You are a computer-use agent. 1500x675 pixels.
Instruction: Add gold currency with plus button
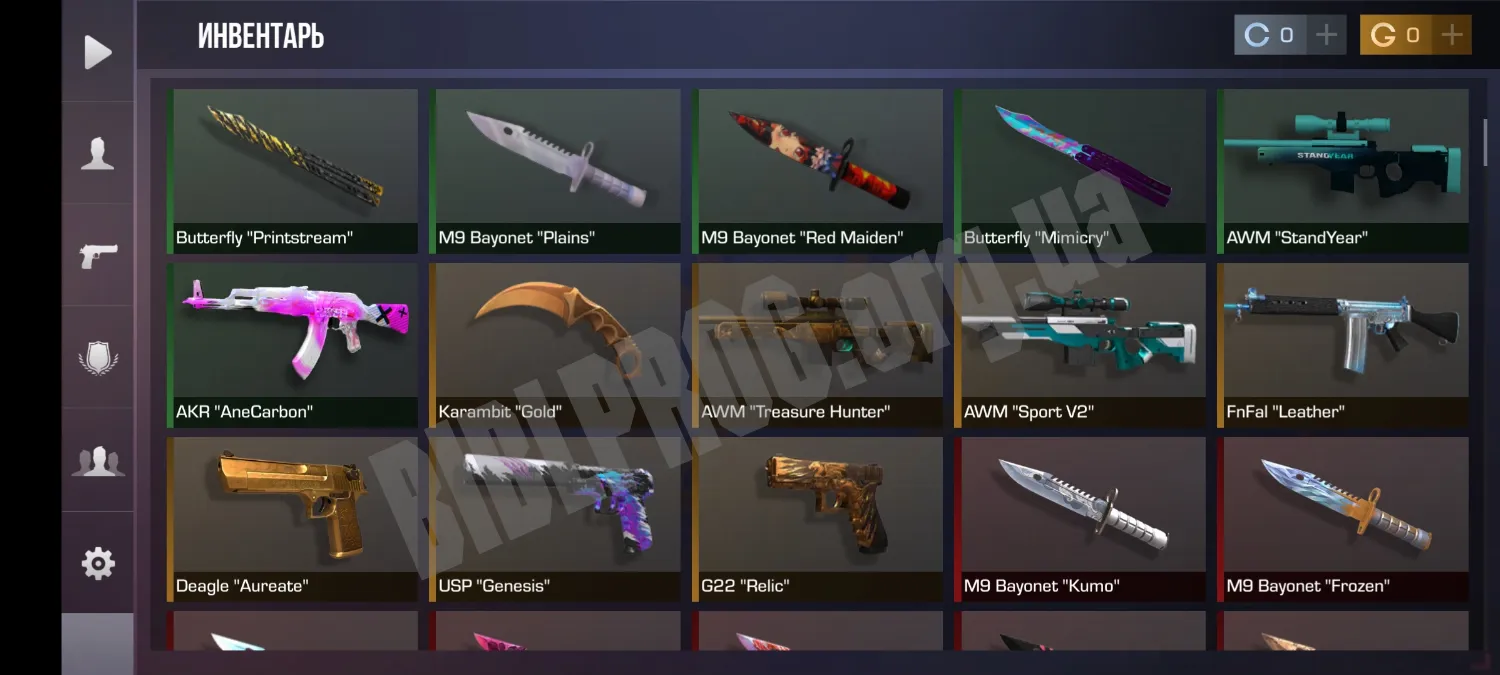click(x=1451, y=35)
